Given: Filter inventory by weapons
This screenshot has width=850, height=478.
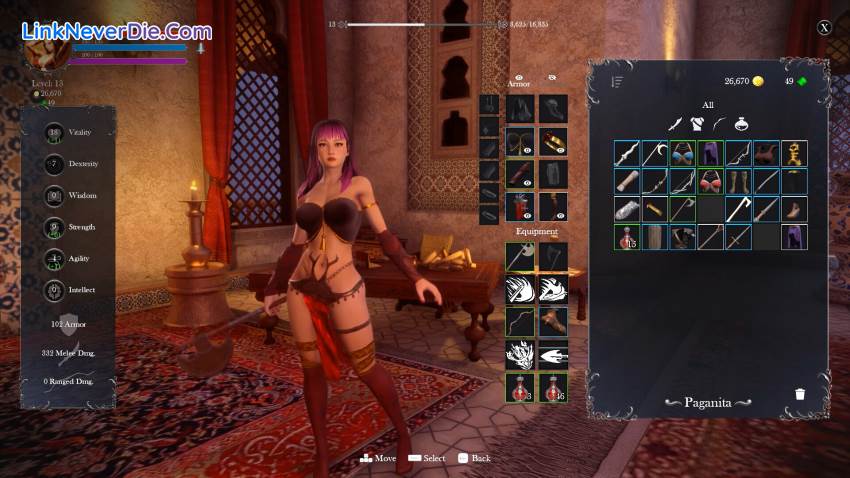Looking at the screenshot, I should [x=675, y=124].
